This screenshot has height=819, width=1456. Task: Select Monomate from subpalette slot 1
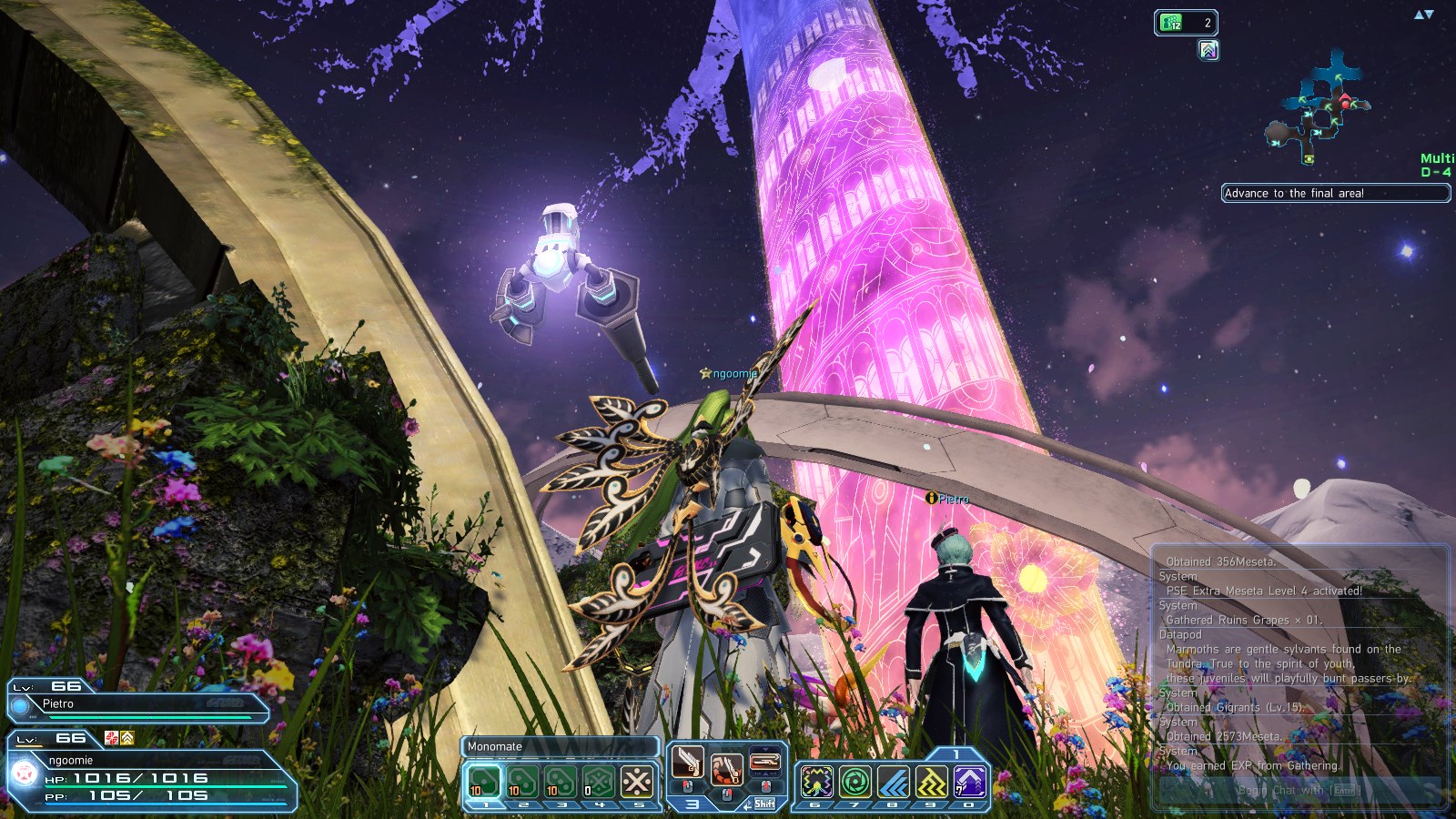(x=484, y=780)
